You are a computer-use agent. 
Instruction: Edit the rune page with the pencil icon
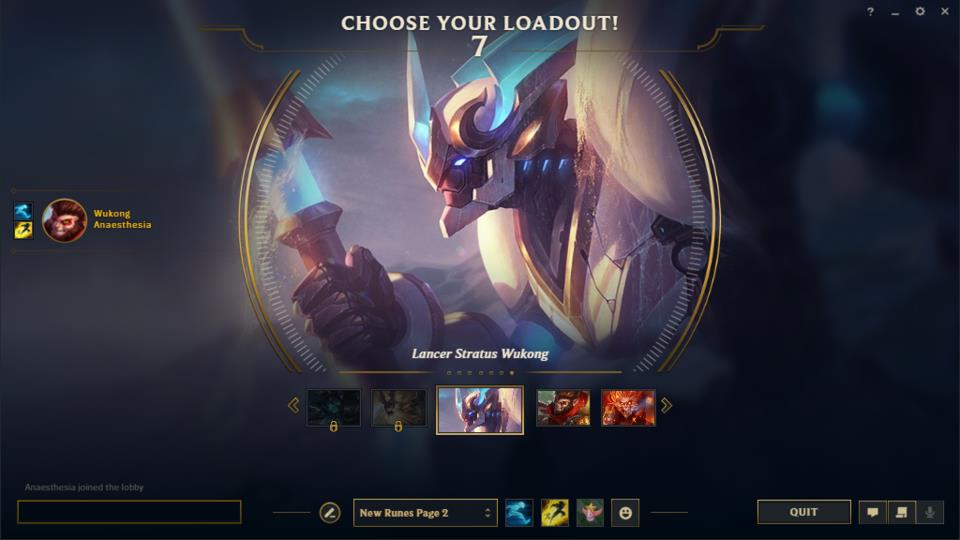coord(329,513)
